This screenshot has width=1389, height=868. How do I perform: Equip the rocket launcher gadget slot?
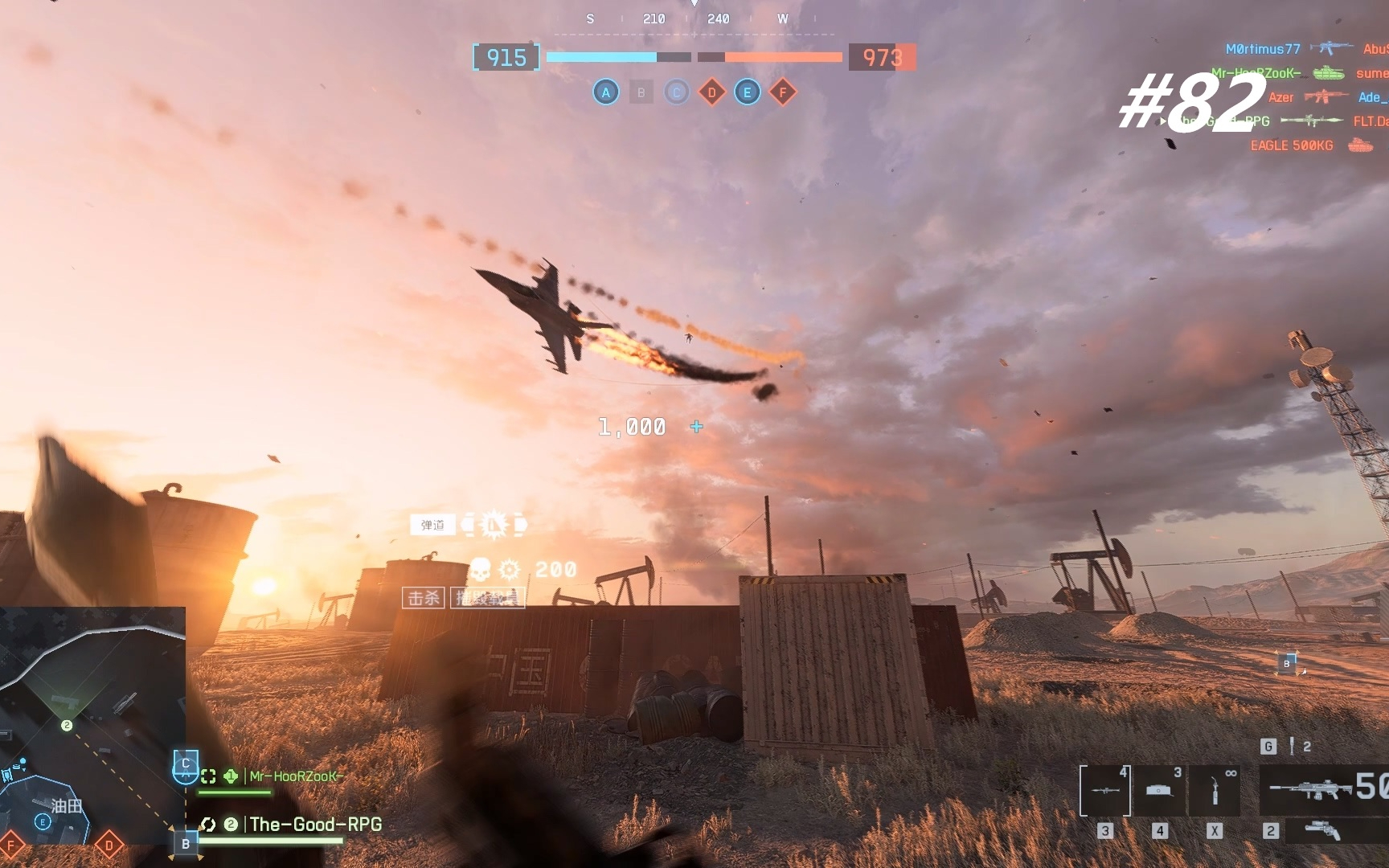pyautogui.click(x=1105, y=790)
